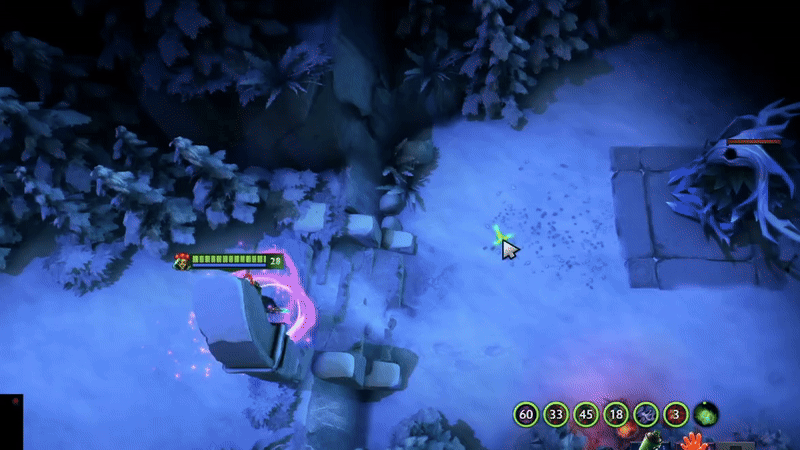
Task: Click the buff icon showing 60
Action: [527, 414]
